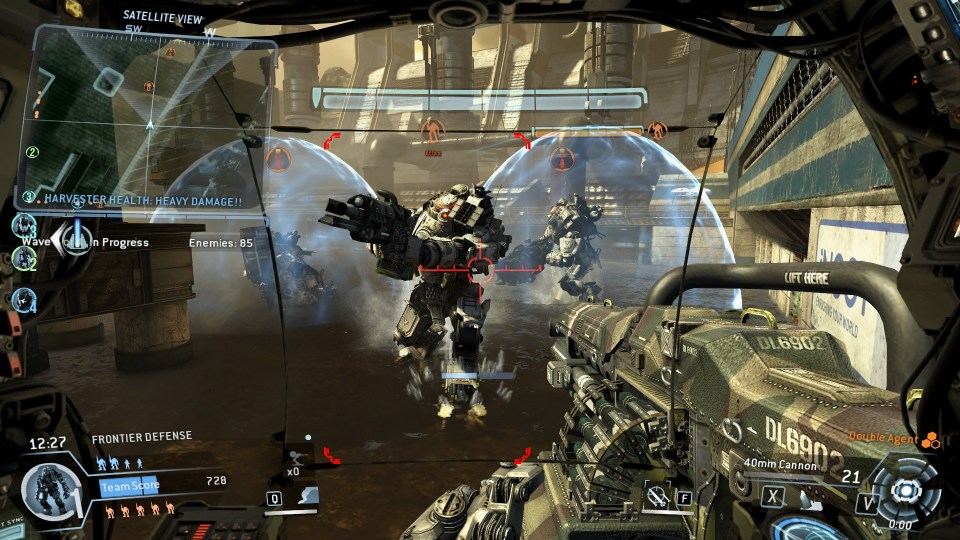Click the turret count x0 icon
This screenshot has height=540, width=960.
pos(299,455)
